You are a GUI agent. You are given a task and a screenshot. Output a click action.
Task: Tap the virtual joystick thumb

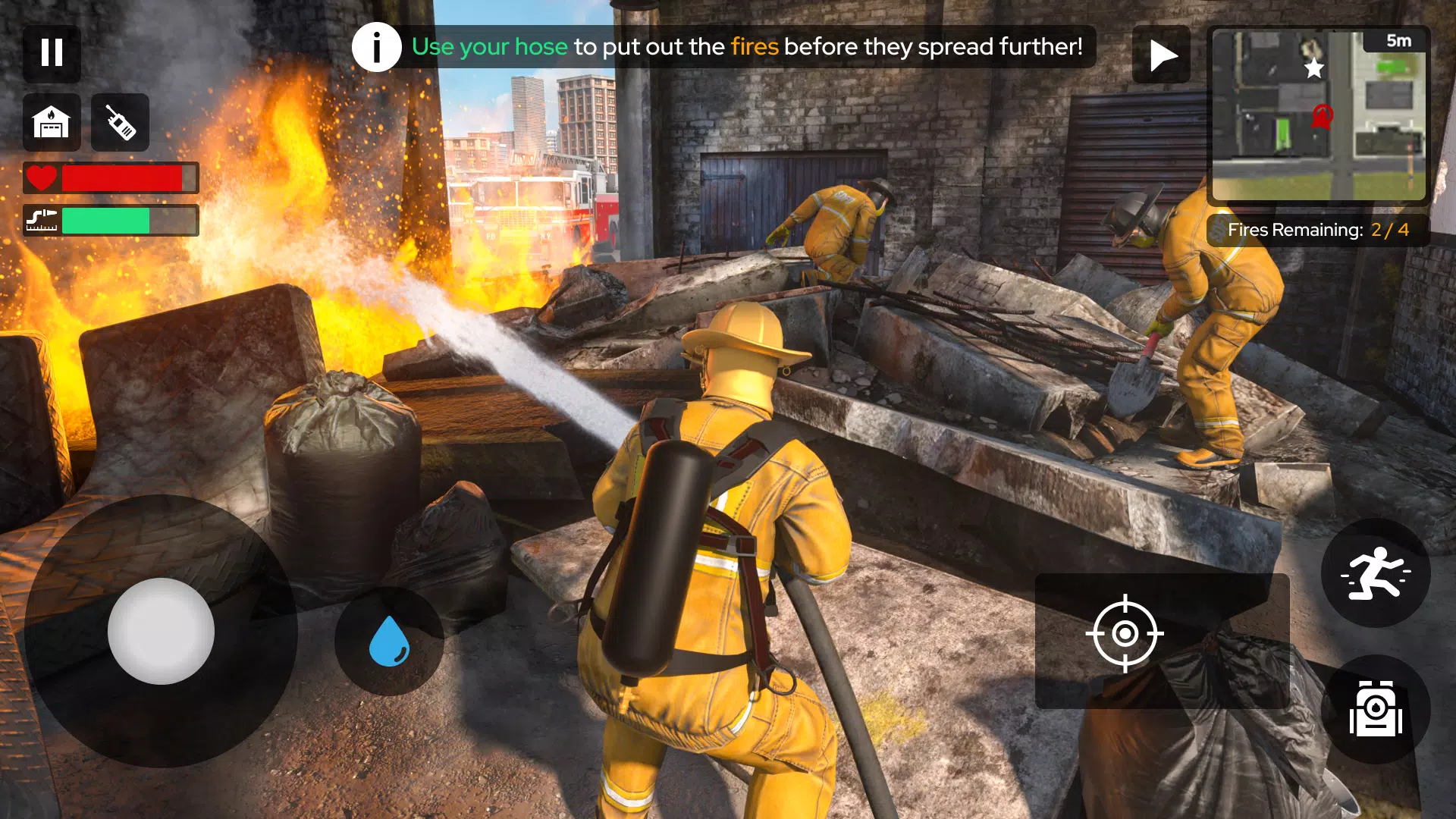[161, 631]
